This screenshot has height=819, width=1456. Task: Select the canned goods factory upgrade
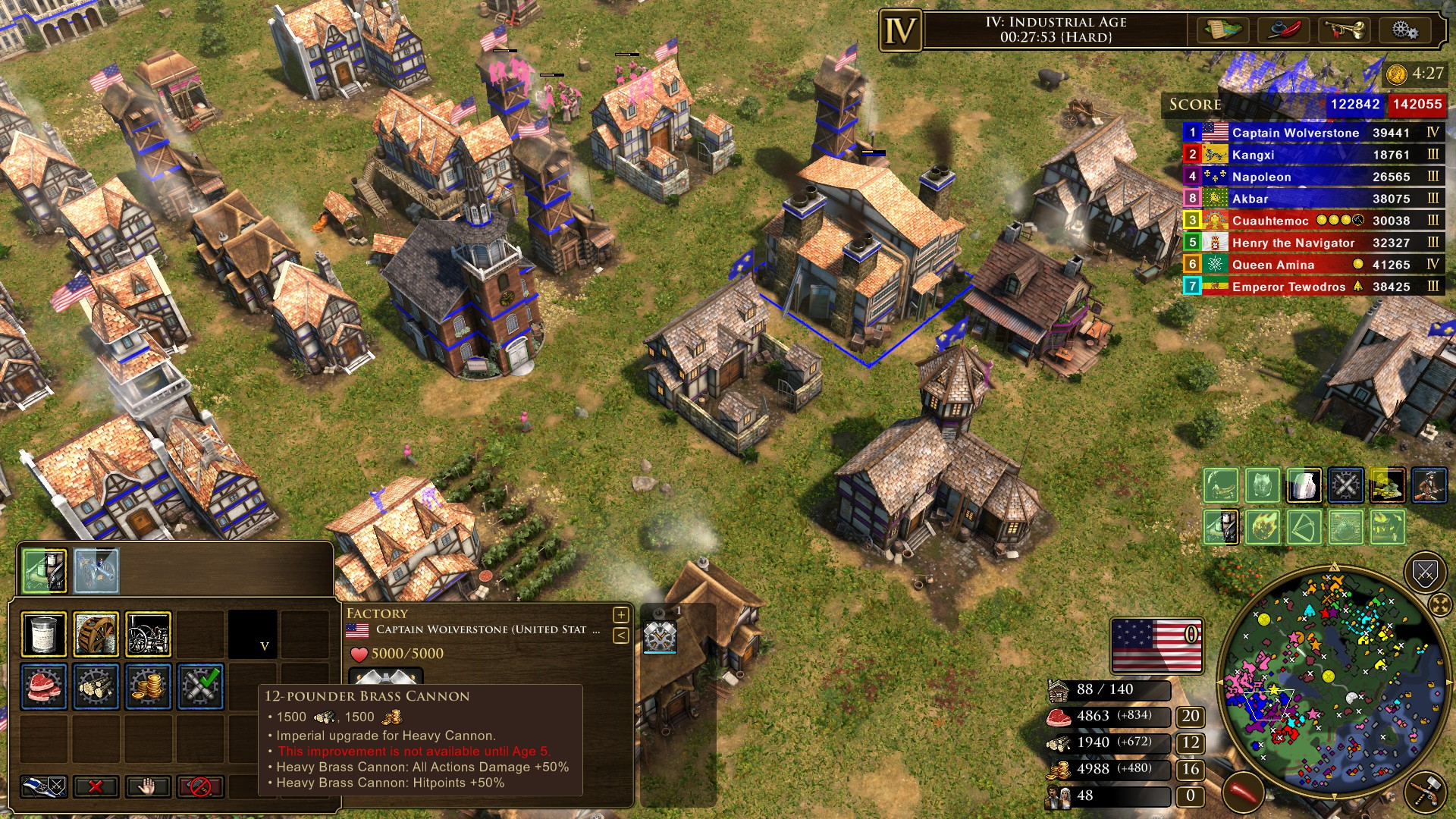[x=43, y=634]
